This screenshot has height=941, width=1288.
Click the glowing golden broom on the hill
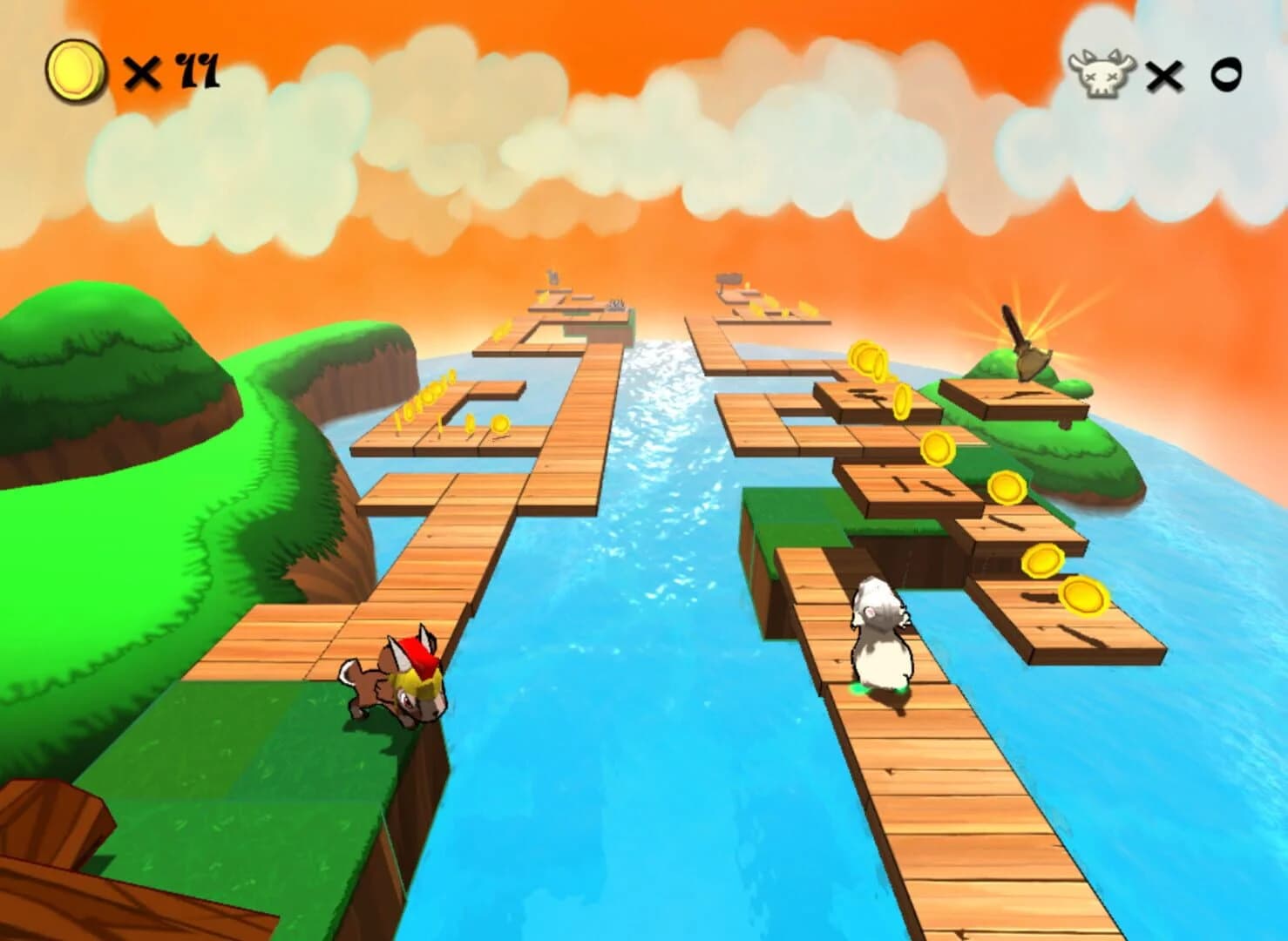pyautogui.click(x=1028, y=344)
